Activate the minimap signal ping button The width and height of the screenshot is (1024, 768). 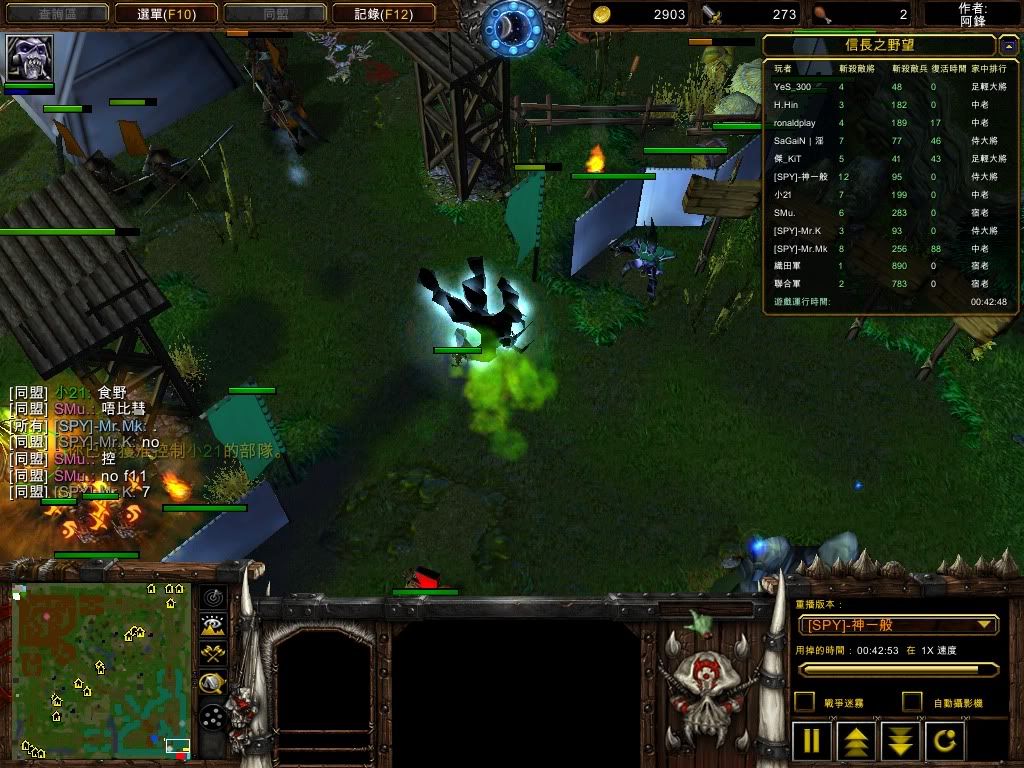click(x=212, y=598)
